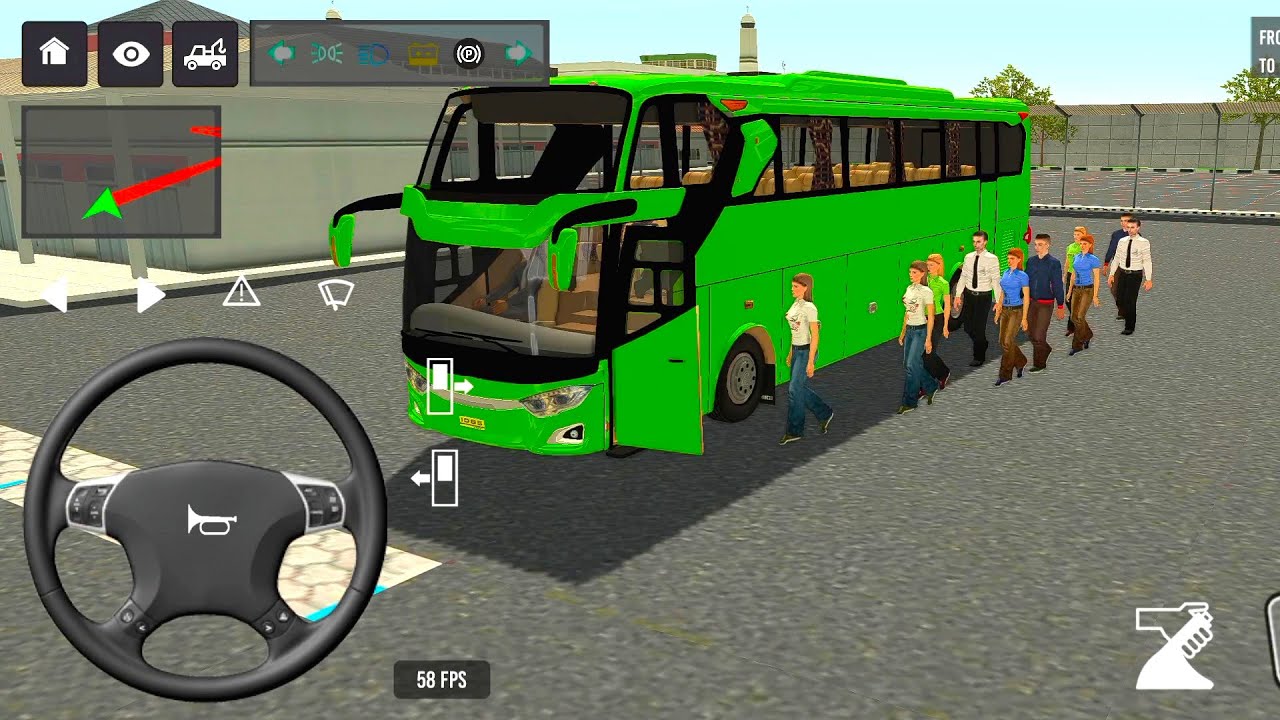Enable the right turn signal
This screenshot has width=1280, height=720.
click(x=517, y=53)
